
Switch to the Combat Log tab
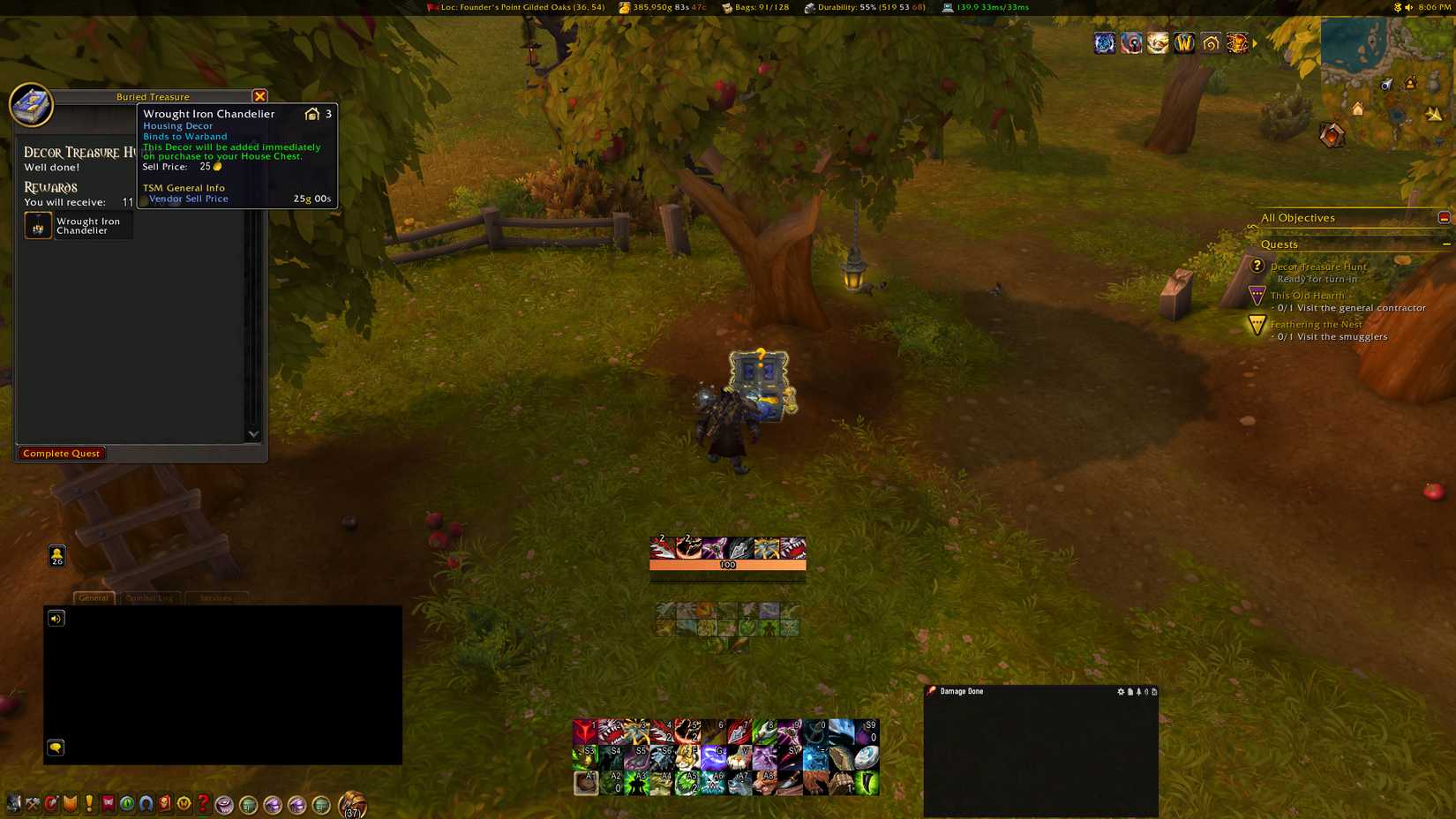click(x=150, y=597)
